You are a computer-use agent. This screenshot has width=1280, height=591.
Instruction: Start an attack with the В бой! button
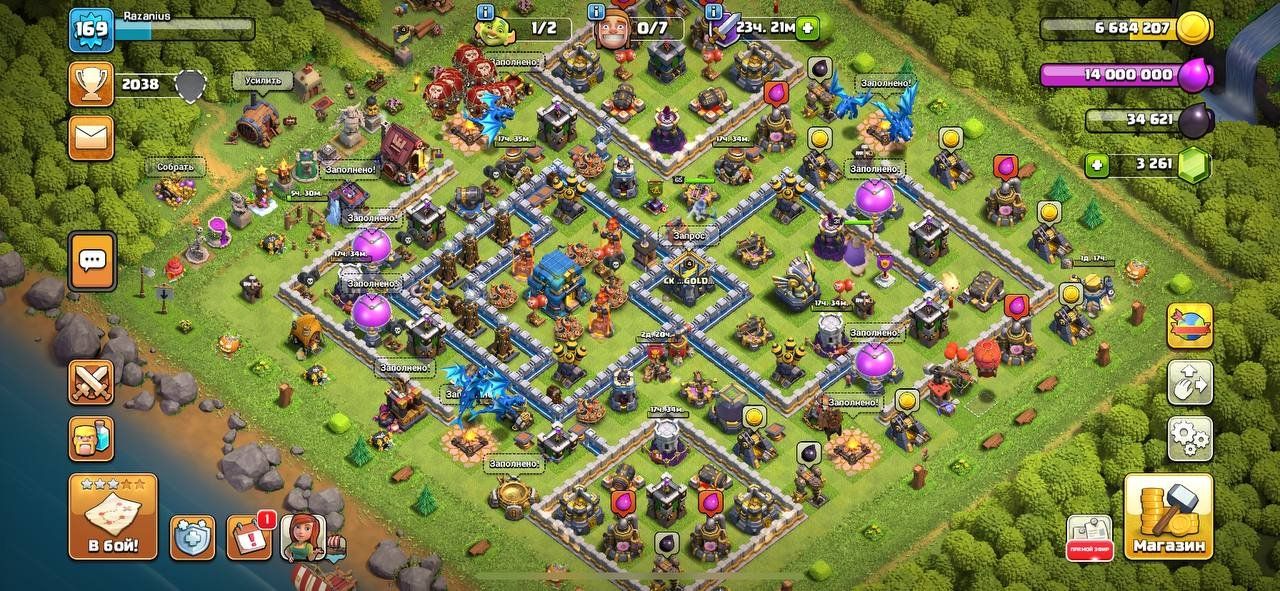click(x=112, y=516)
